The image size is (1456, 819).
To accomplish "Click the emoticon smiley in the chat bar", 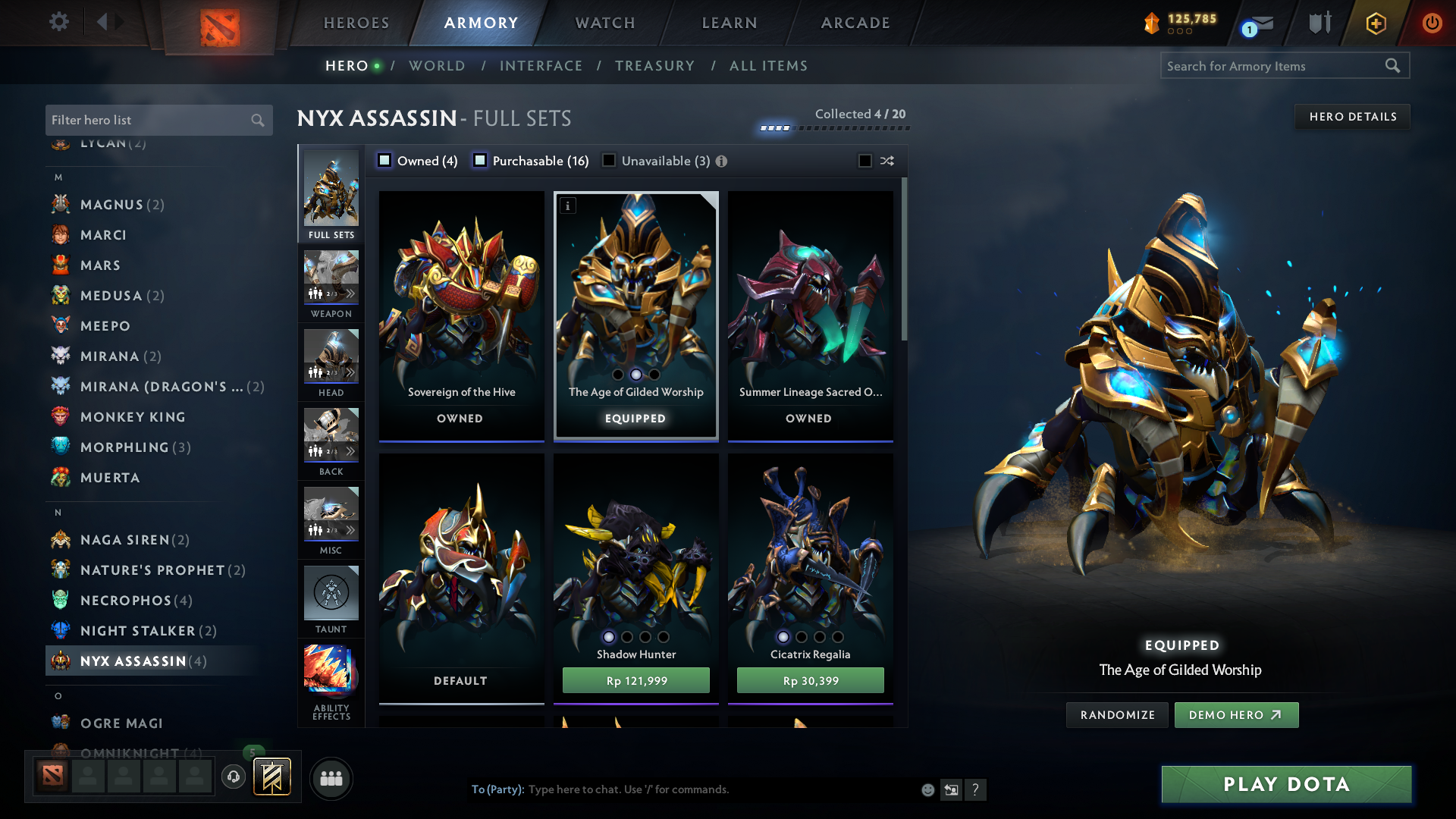I will tap(927, 789).
